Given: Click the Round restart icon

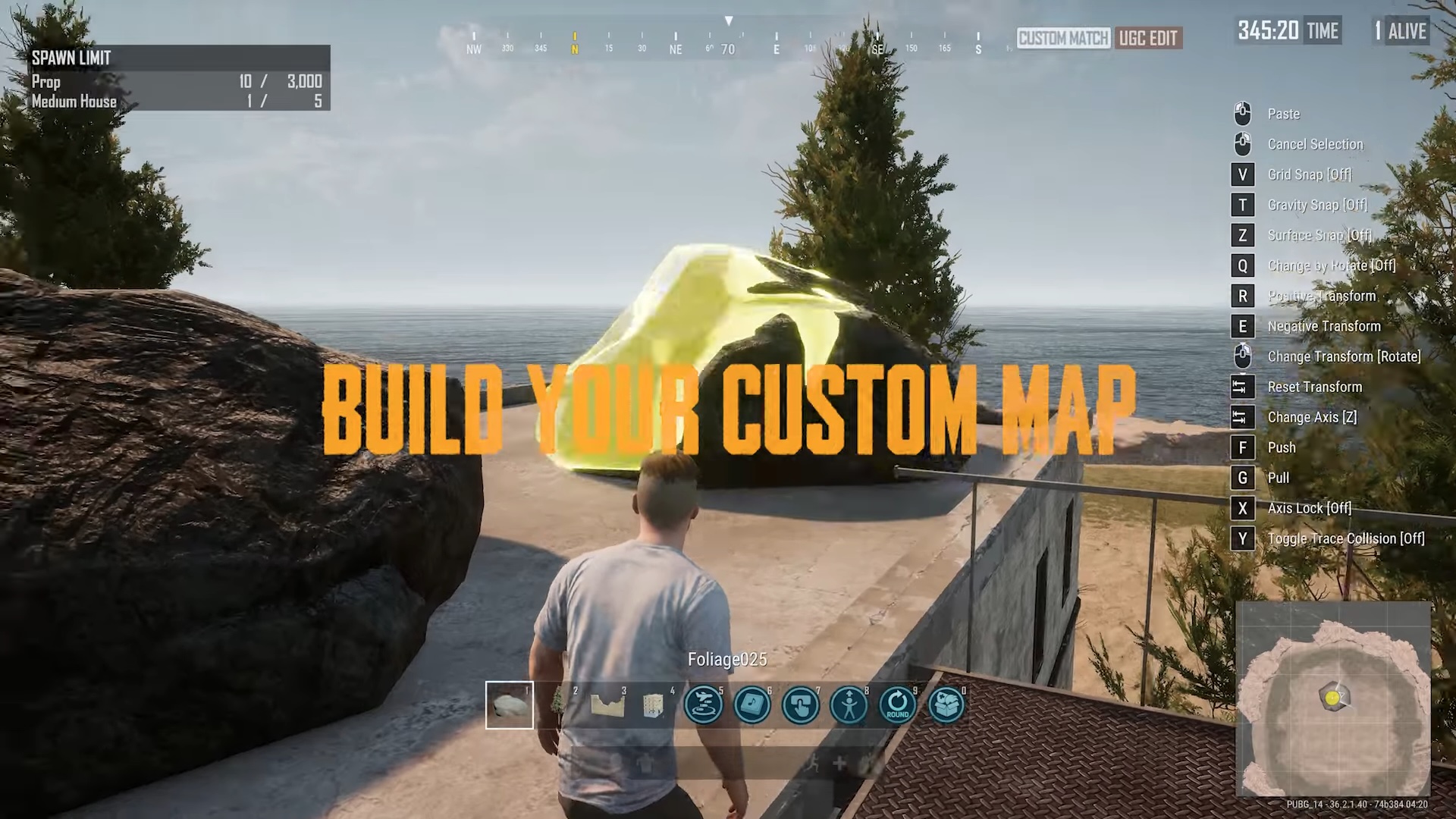Looking at the screenshot, I should [898, 705].
